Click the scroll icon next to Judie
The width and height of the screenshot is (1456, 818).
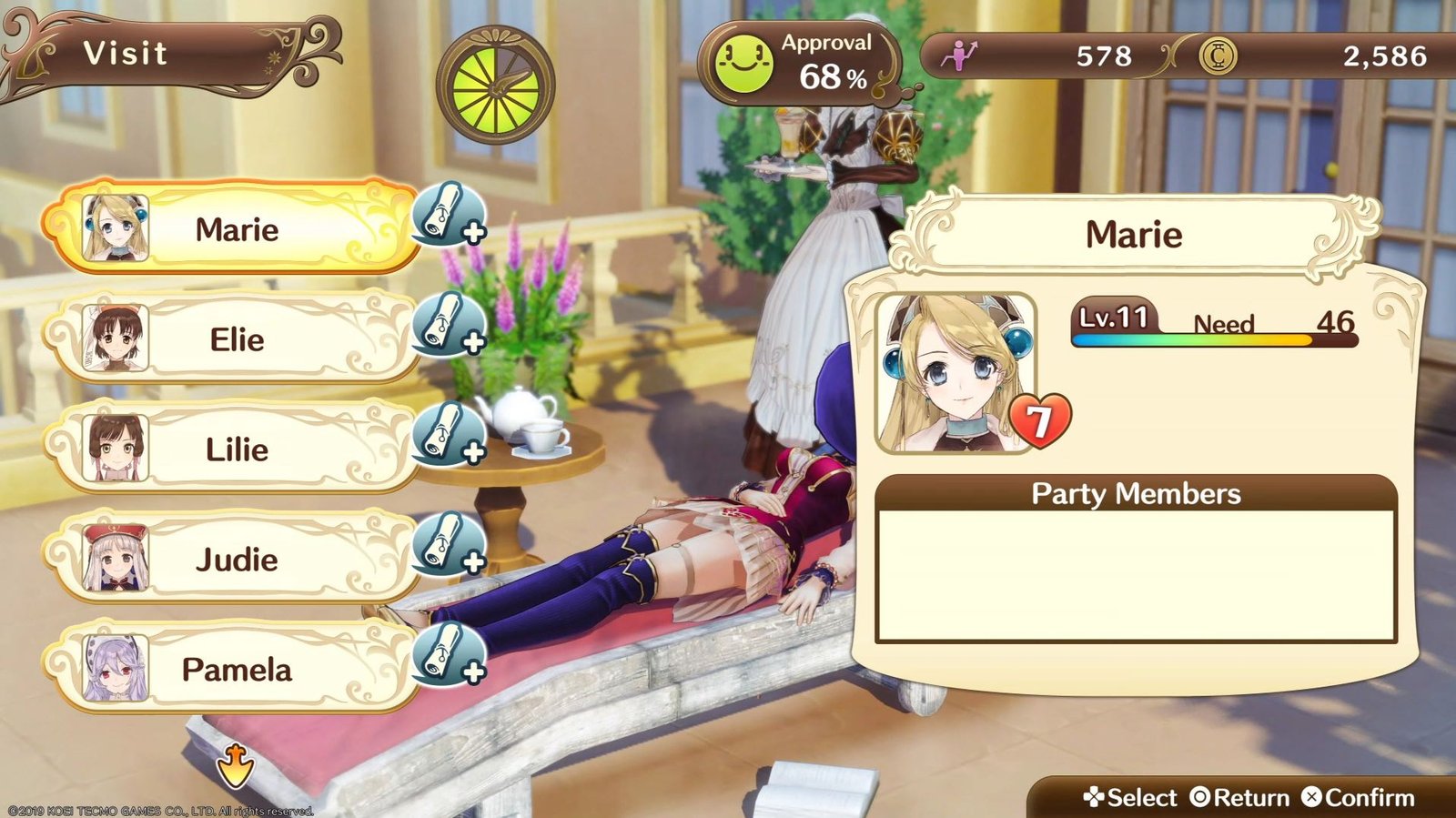[449, 544]
